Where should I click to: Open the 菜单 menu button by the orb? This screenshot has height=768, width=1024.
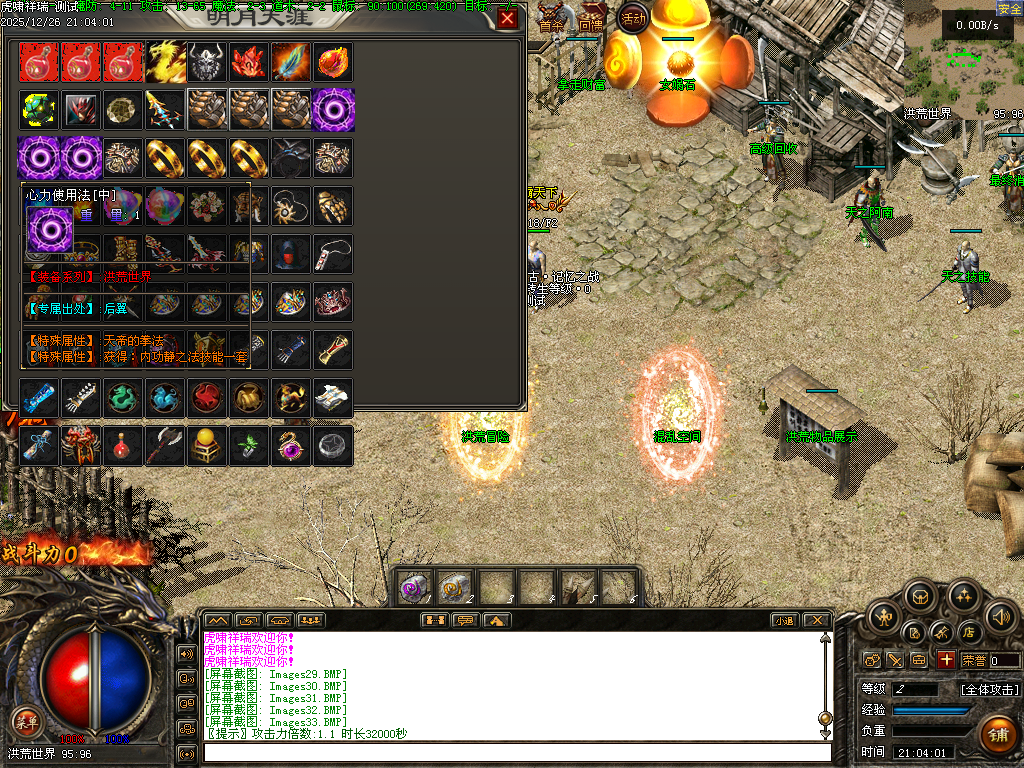pyautogui.click(x=26, y=721)
